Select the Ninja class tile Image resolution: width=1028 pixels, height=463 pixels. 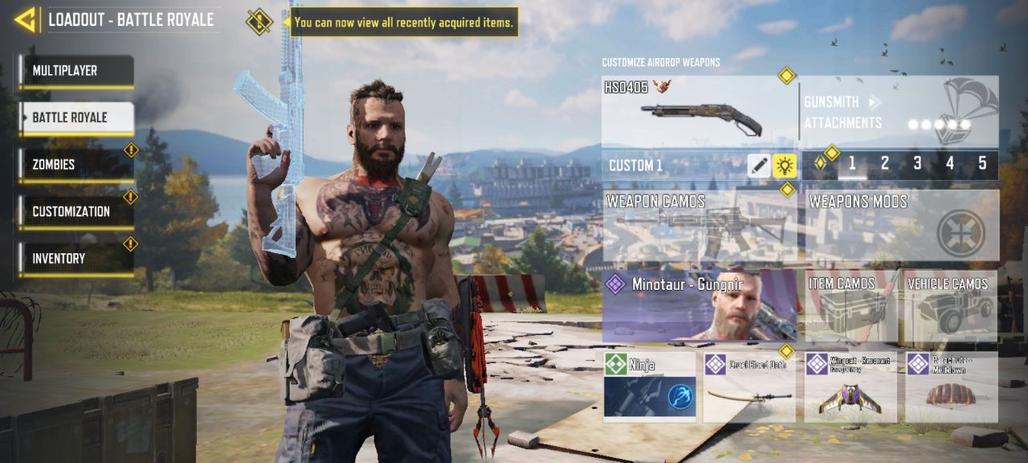[x=650, y=385]
